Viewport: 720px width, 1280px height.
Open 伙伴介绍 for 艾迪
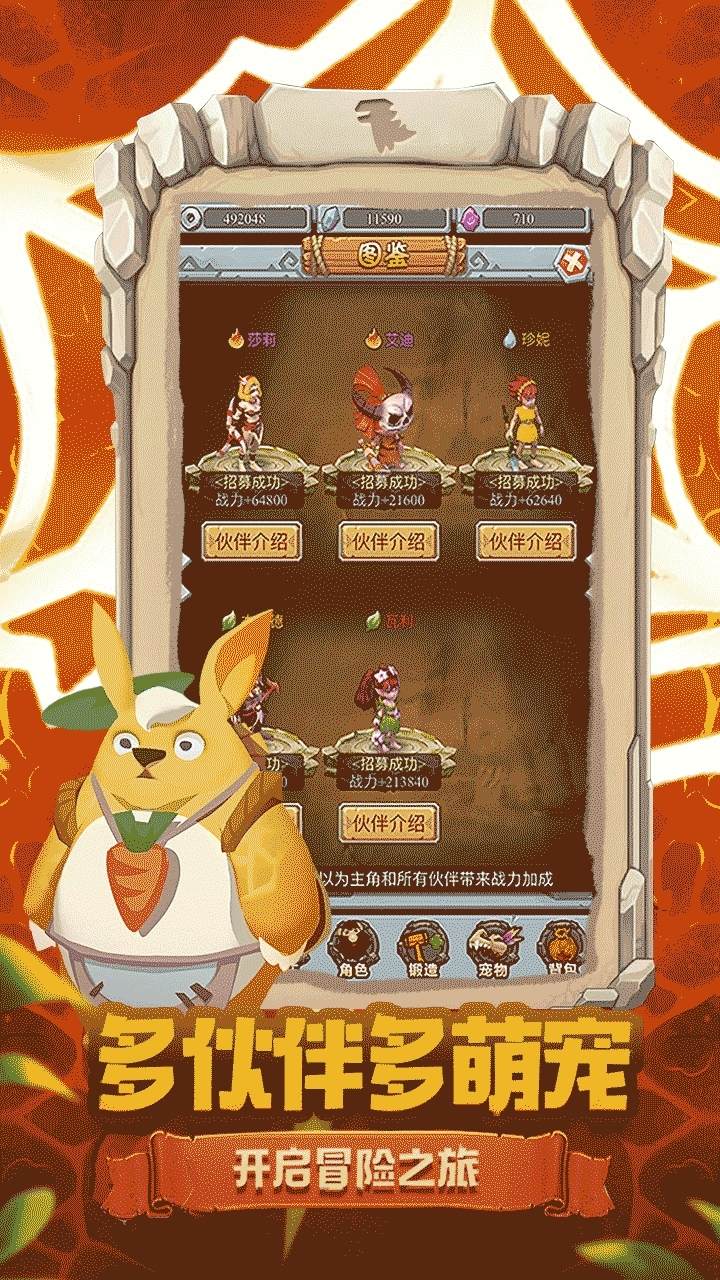coord(389,541)
